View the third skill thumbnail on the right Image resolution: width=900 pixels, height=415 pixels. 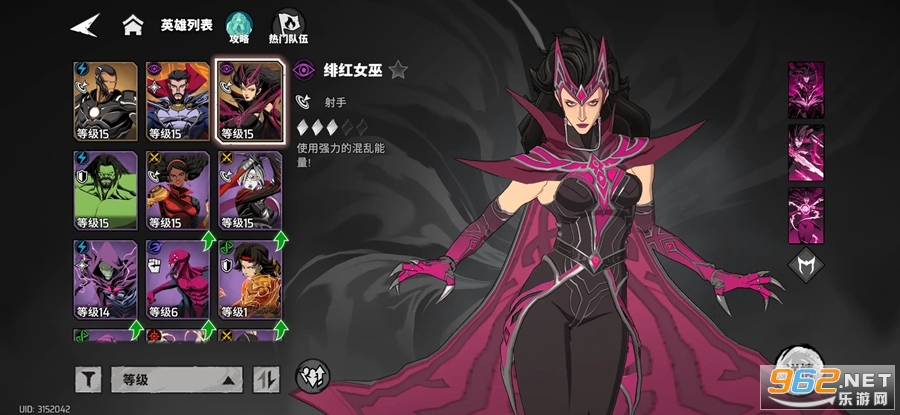pos(805,215)
